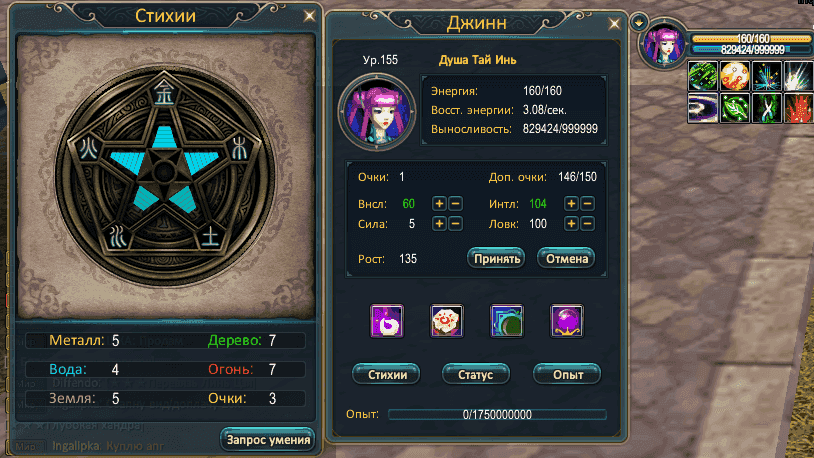Select the white-and-red flower genie skill
The image size is (814, 458).
tap(446, 321)
